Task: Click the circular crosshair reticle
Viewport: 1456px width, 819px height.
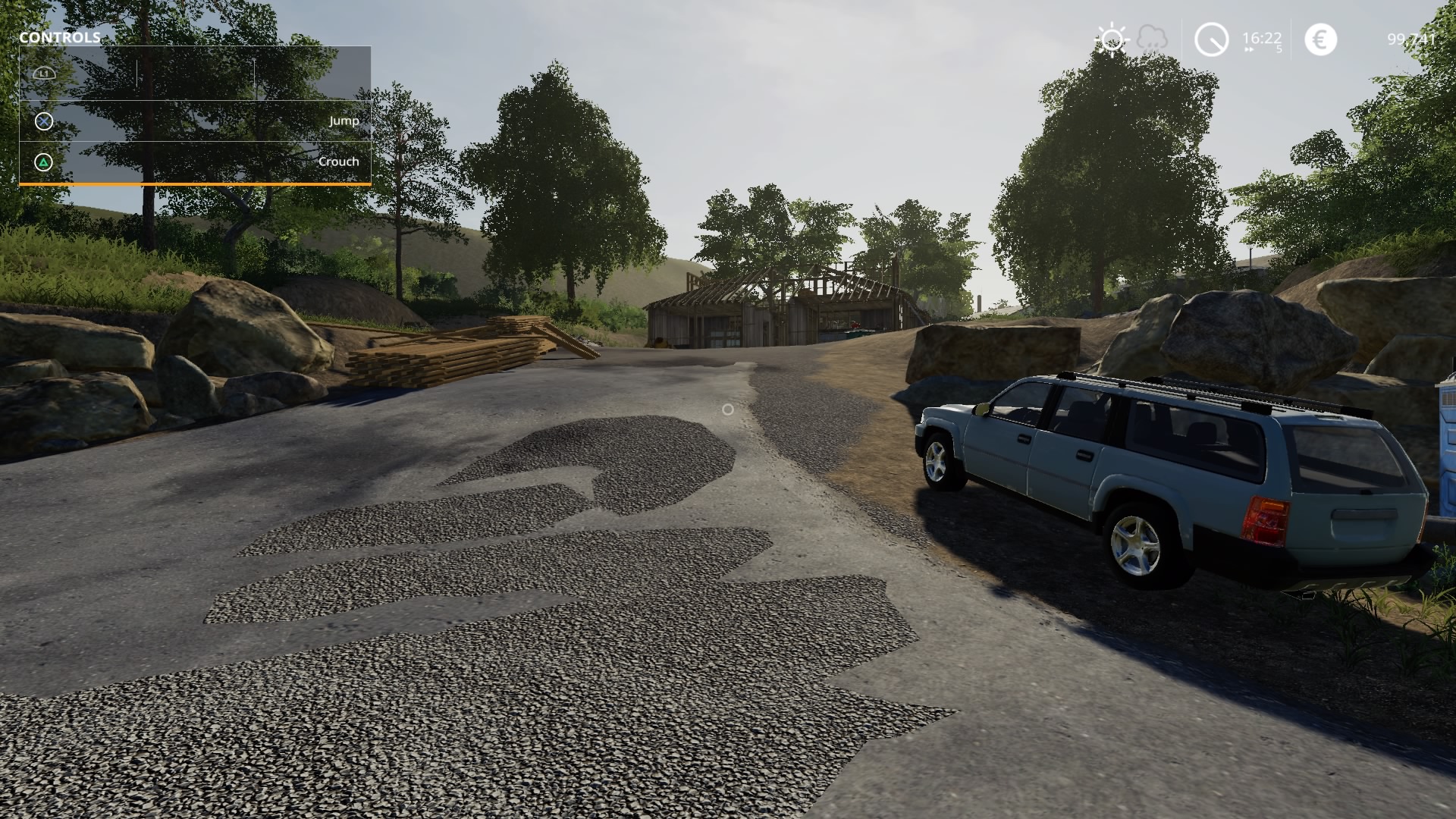Action: pyautogui.click(x=728, y=409)
